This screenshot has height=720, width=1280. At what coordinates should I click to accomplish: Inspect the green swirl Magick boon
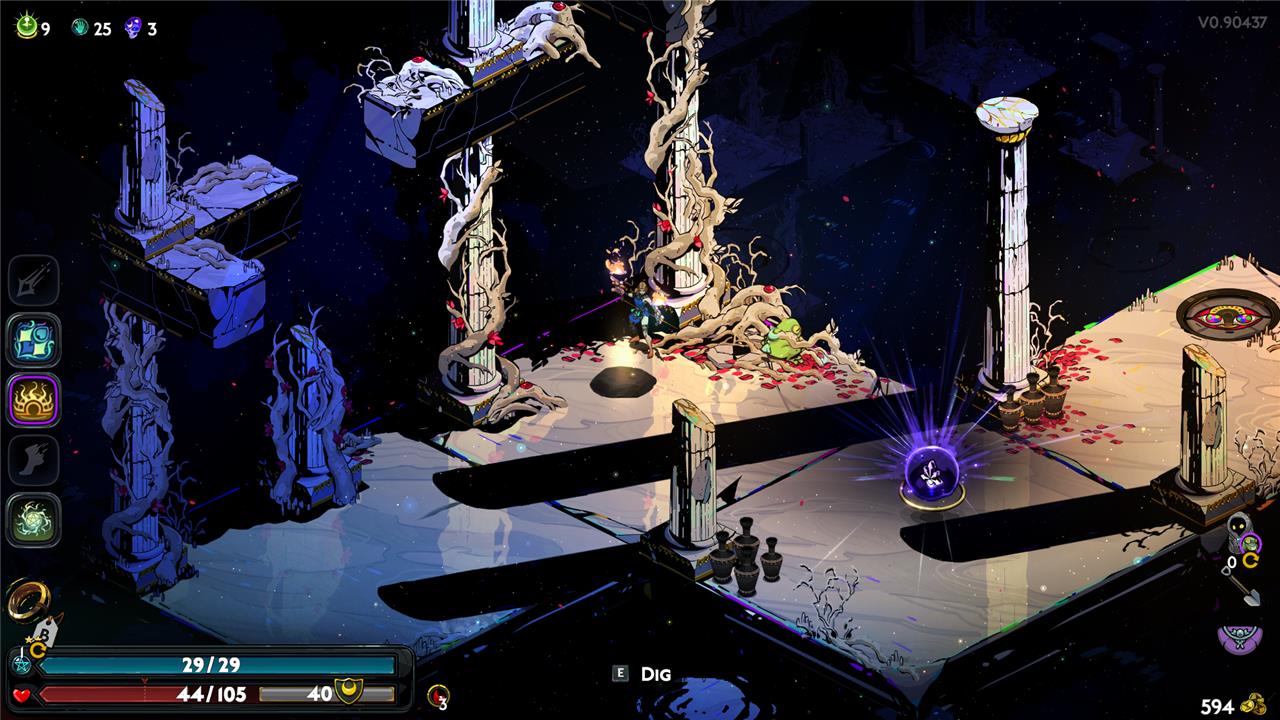point(34,520)
